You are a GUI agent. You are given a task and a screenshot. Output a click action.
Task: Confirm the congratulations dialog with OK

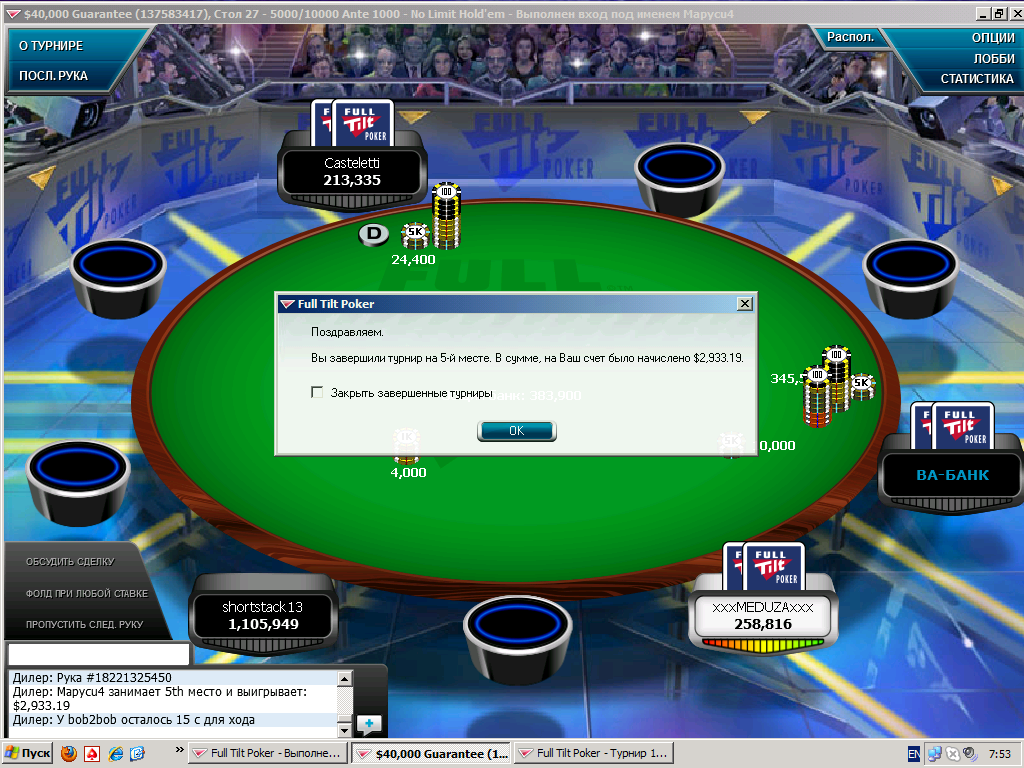click(x=516, y=431)
